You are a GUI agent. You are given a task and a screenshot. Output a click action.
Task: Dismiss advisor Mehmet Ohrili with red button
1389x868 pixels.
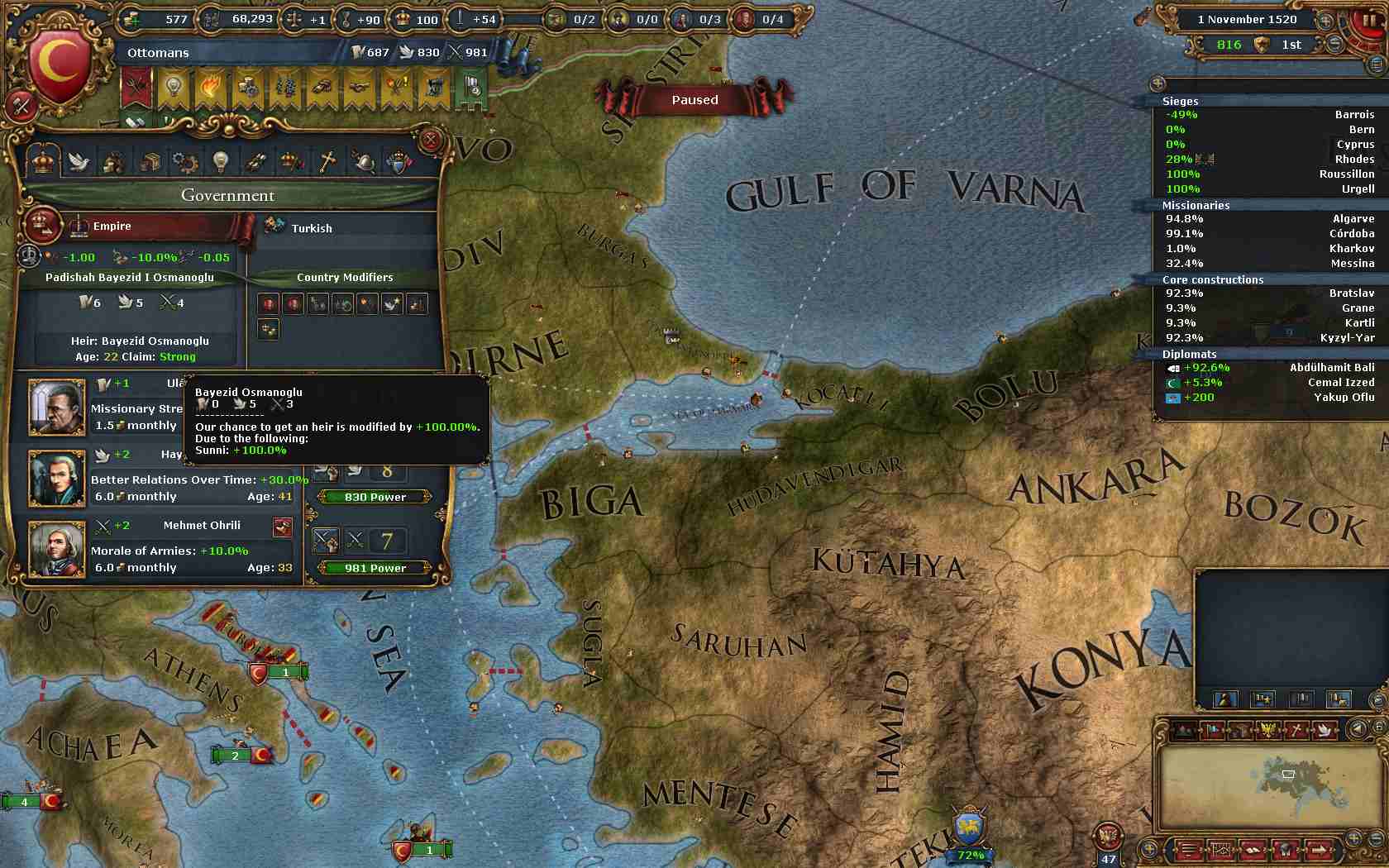[283, 527]
